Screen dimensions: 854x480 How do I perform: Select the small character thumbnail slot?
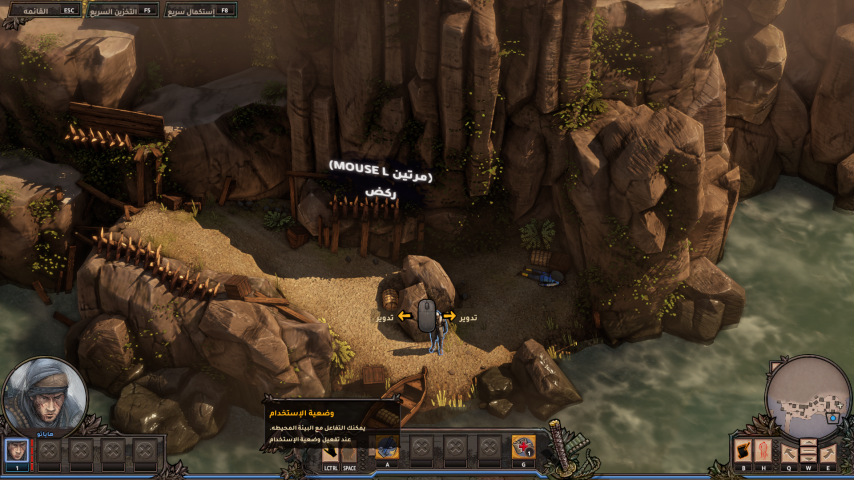(x=16, y=449)
